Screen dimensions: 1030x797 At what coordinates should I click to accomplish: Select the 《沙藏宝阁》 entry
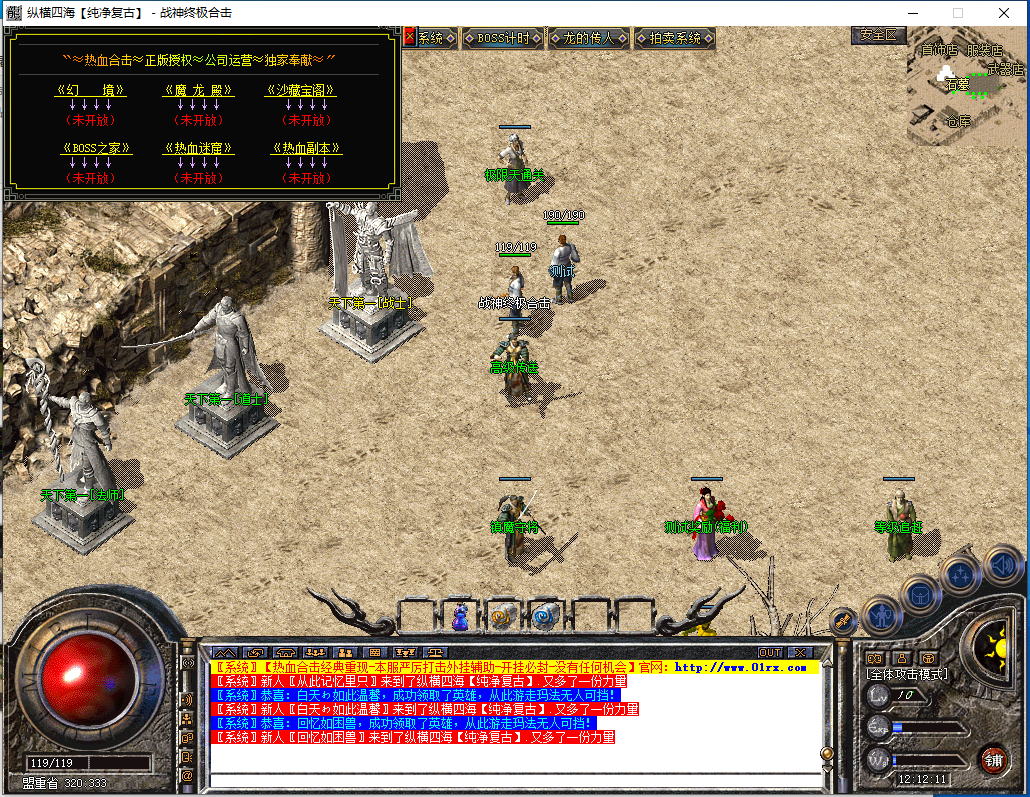pos(300,90)
